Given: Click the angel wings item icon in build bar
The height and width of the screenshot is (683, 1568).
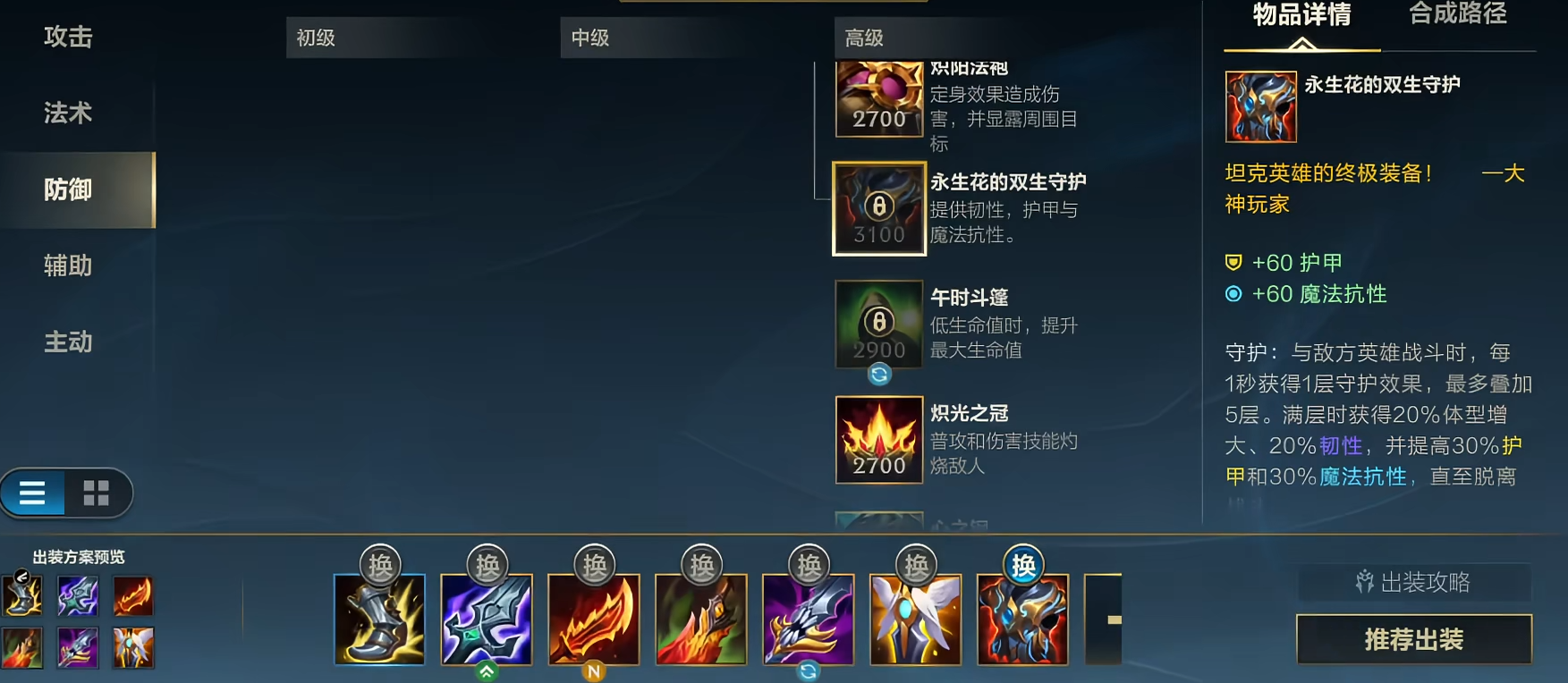Looking at the screenshot, I should click(914, 620).
